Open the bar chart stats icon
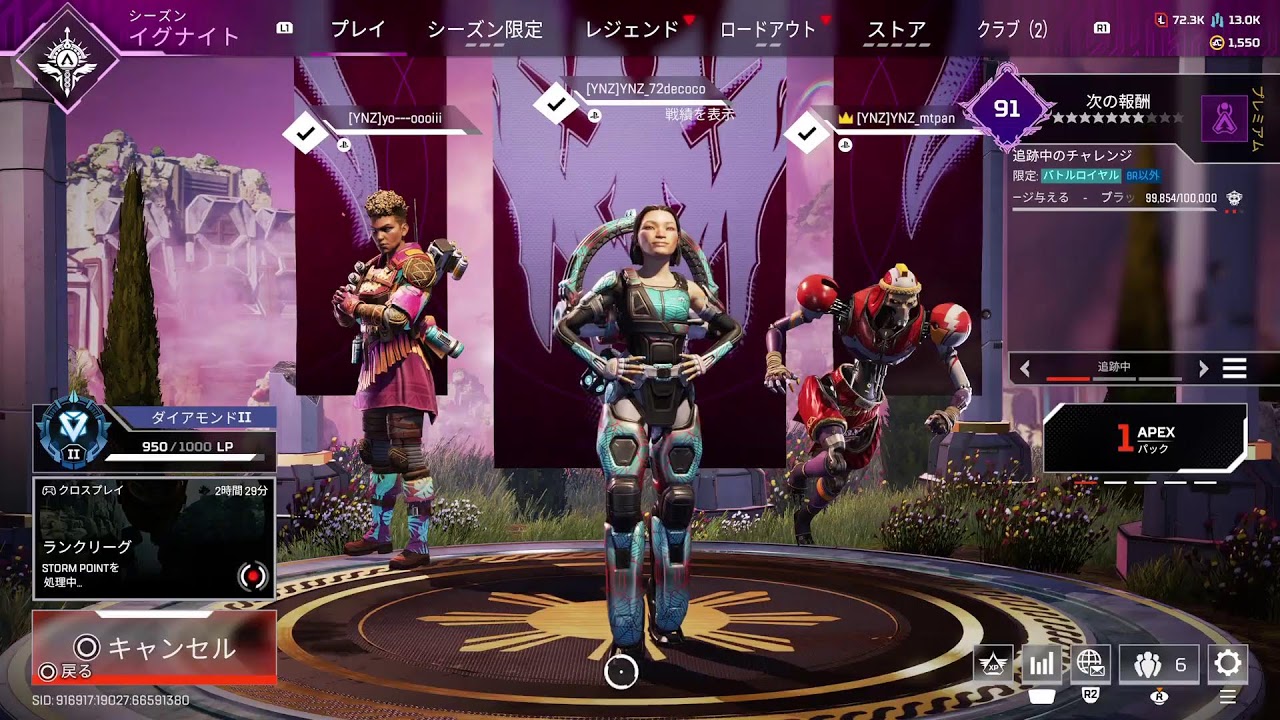The height and width of the screenshot is (720, 1280). coord(1041,664)
